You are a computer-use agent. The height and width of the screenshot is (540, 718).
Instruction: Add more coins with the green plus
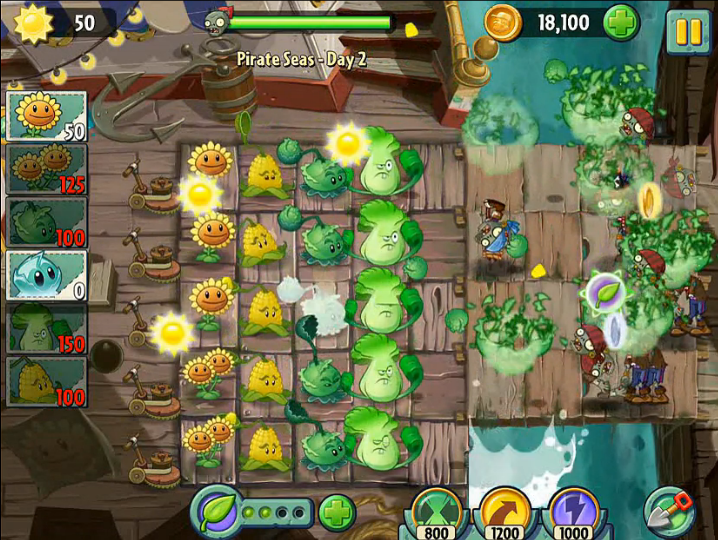[621, 23]
